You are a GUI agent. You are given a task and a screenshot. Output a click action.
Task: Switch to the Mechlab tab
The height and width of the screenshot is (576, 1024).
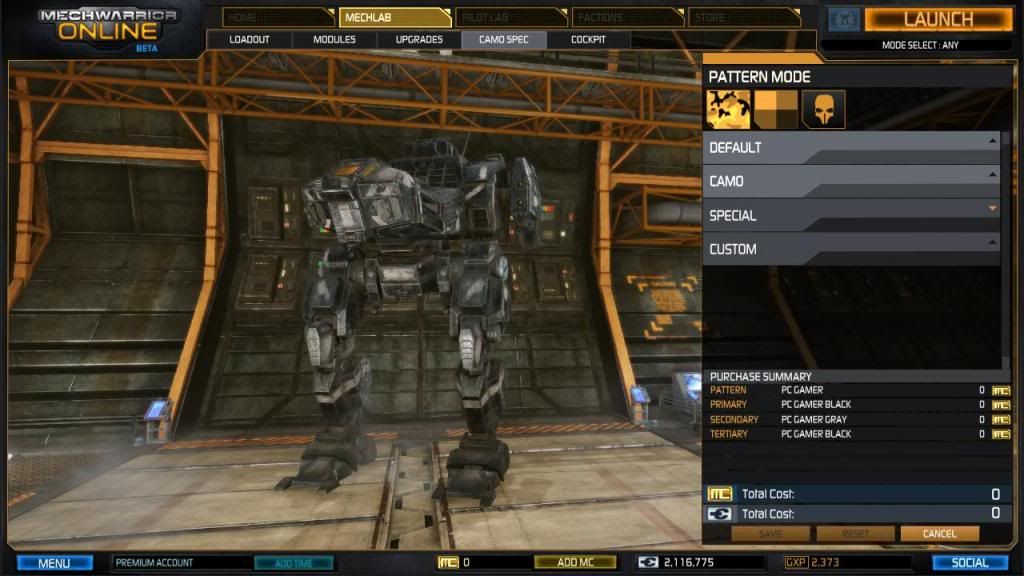click(393, 17)
